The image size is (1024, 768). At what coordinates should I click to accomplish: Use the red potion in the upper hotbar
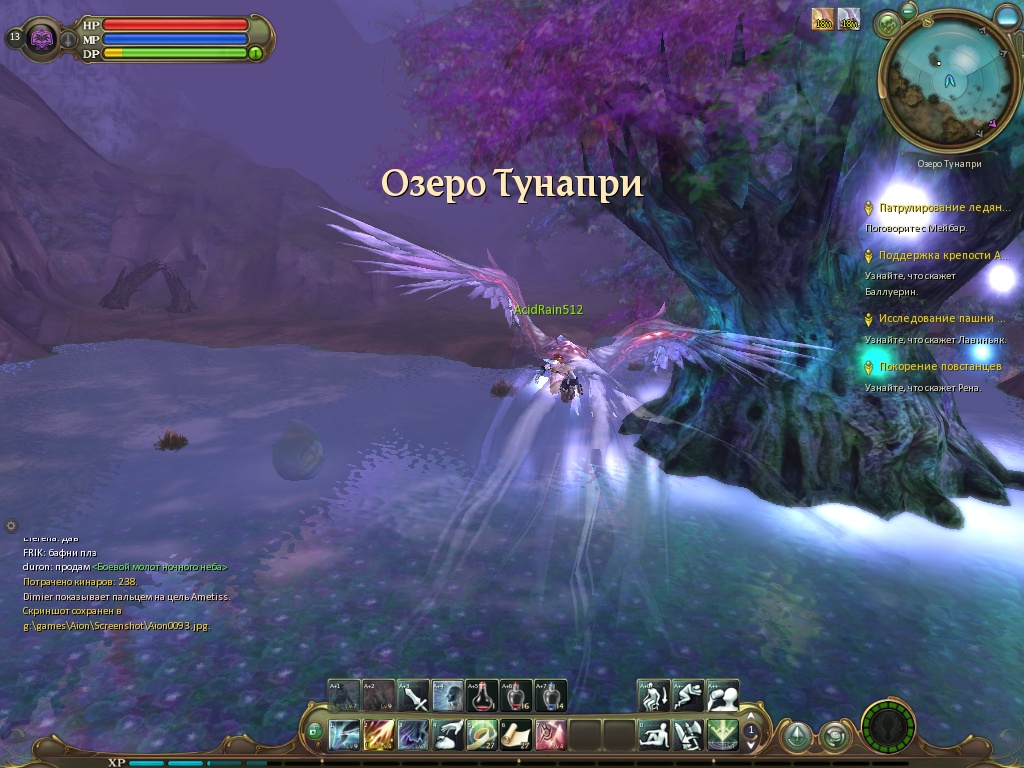coord(482,695)
